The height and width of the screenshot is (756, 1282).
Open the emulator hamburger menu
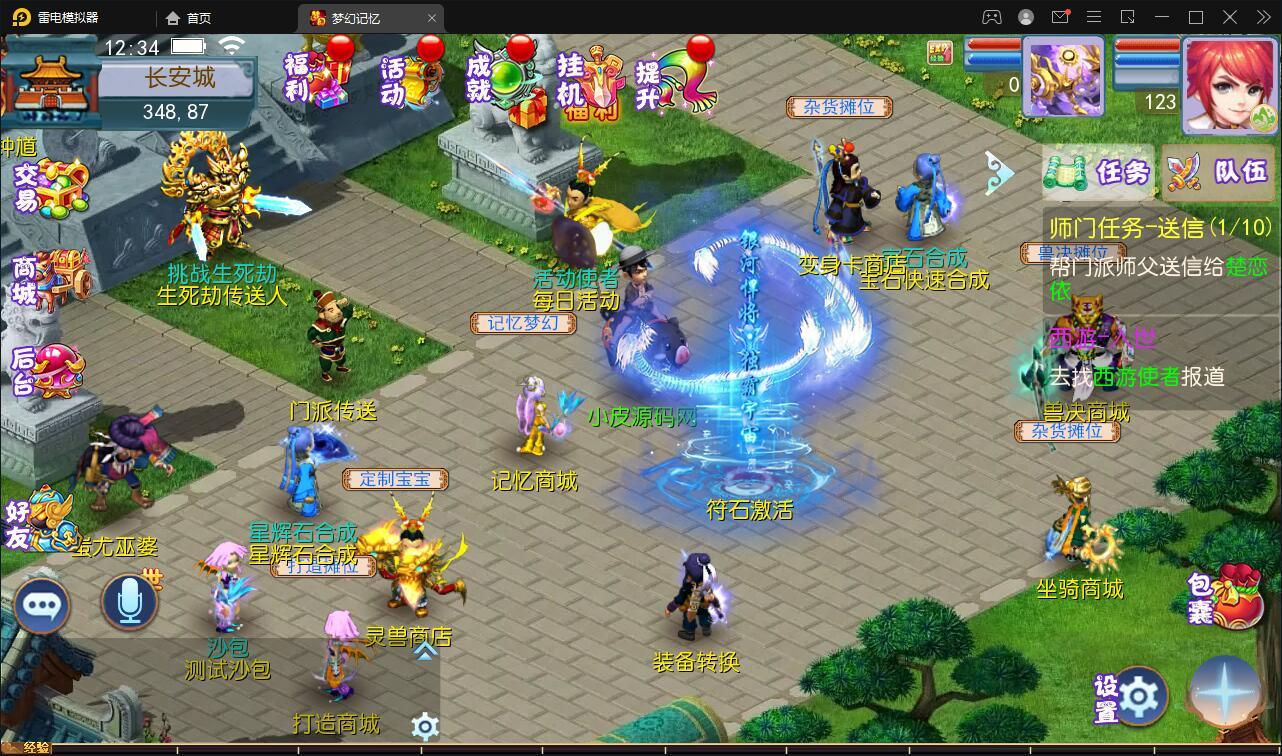pyautogui.click(x=1094, y=17)
